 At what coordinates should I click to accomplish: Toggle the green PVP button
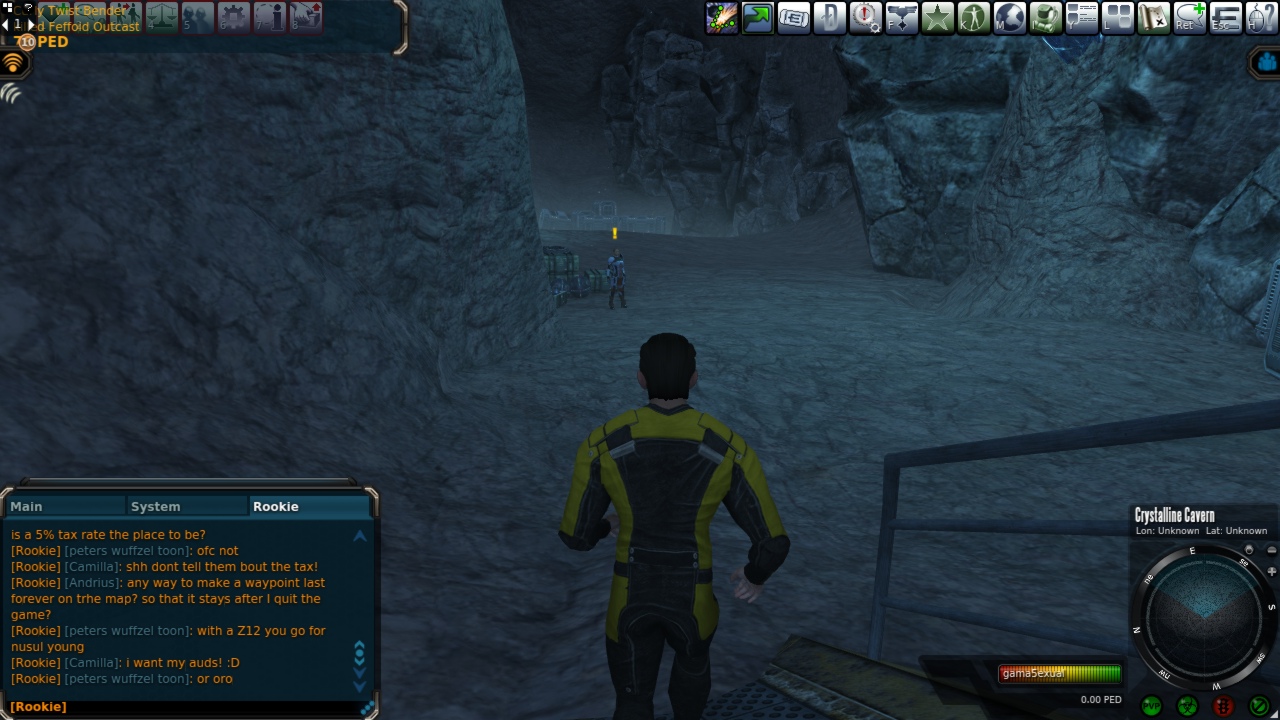1151,706
